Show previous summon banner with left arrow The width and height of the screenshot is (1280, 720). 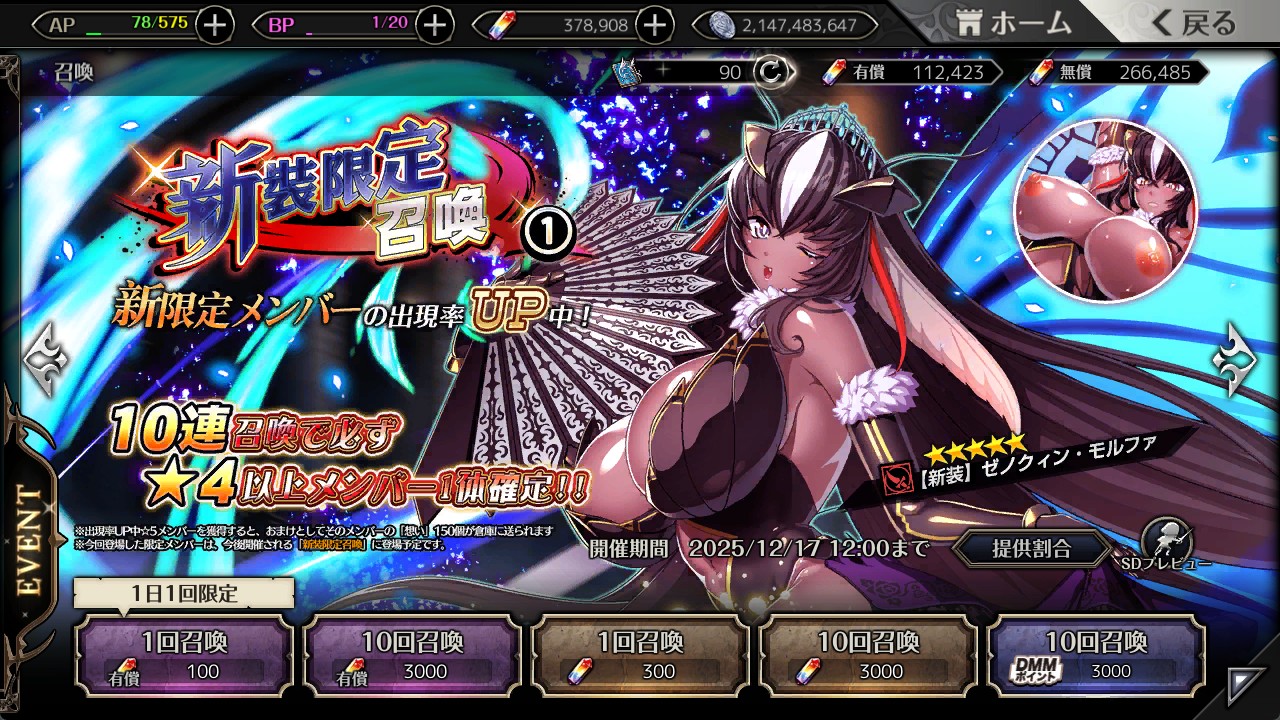(44, 360)
